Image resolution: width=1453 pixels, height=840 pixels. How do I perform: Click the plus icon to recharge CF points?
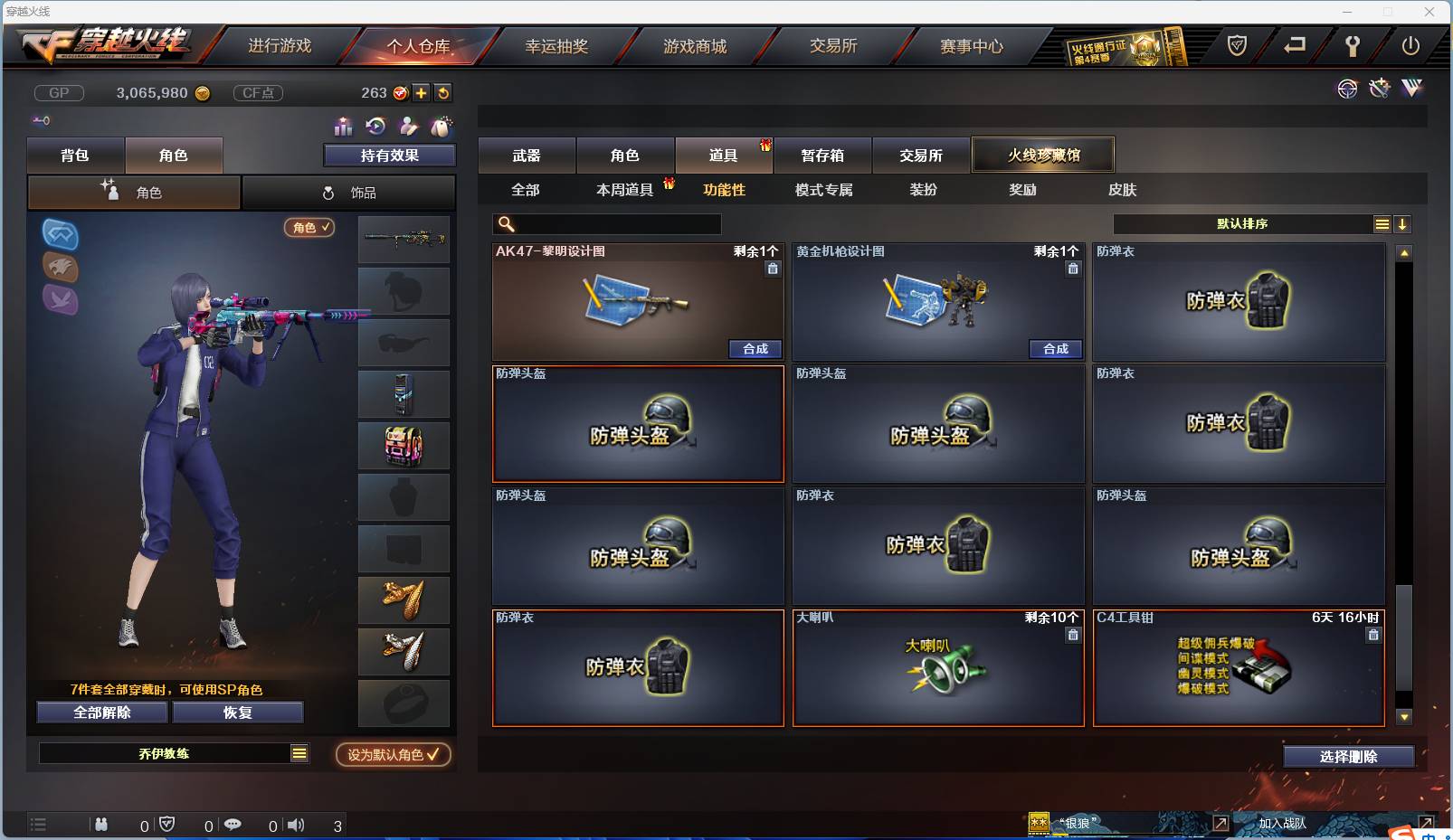point(422,92)
